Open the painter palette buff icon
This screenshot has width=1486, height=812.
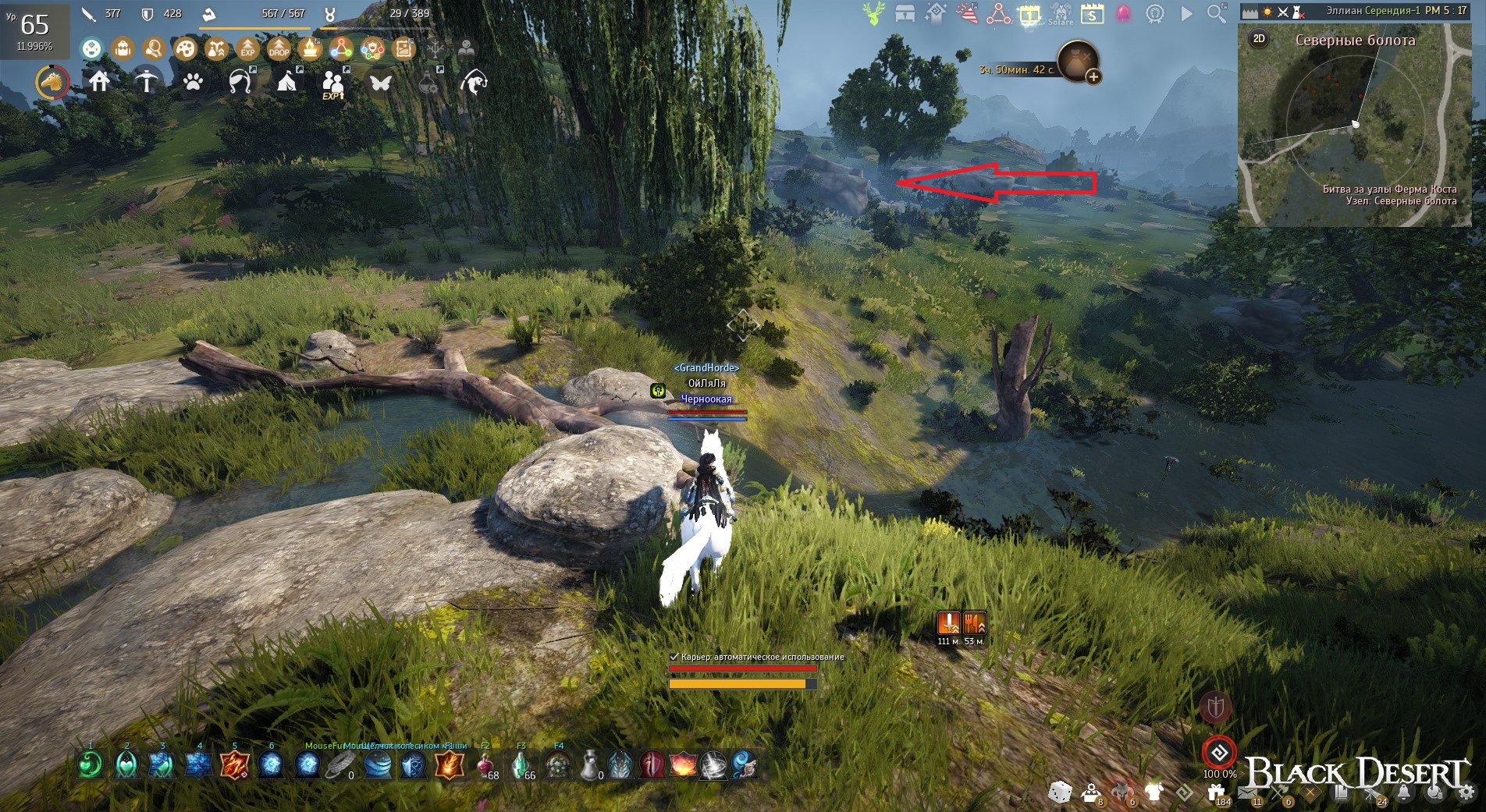(x=185, y=49)
